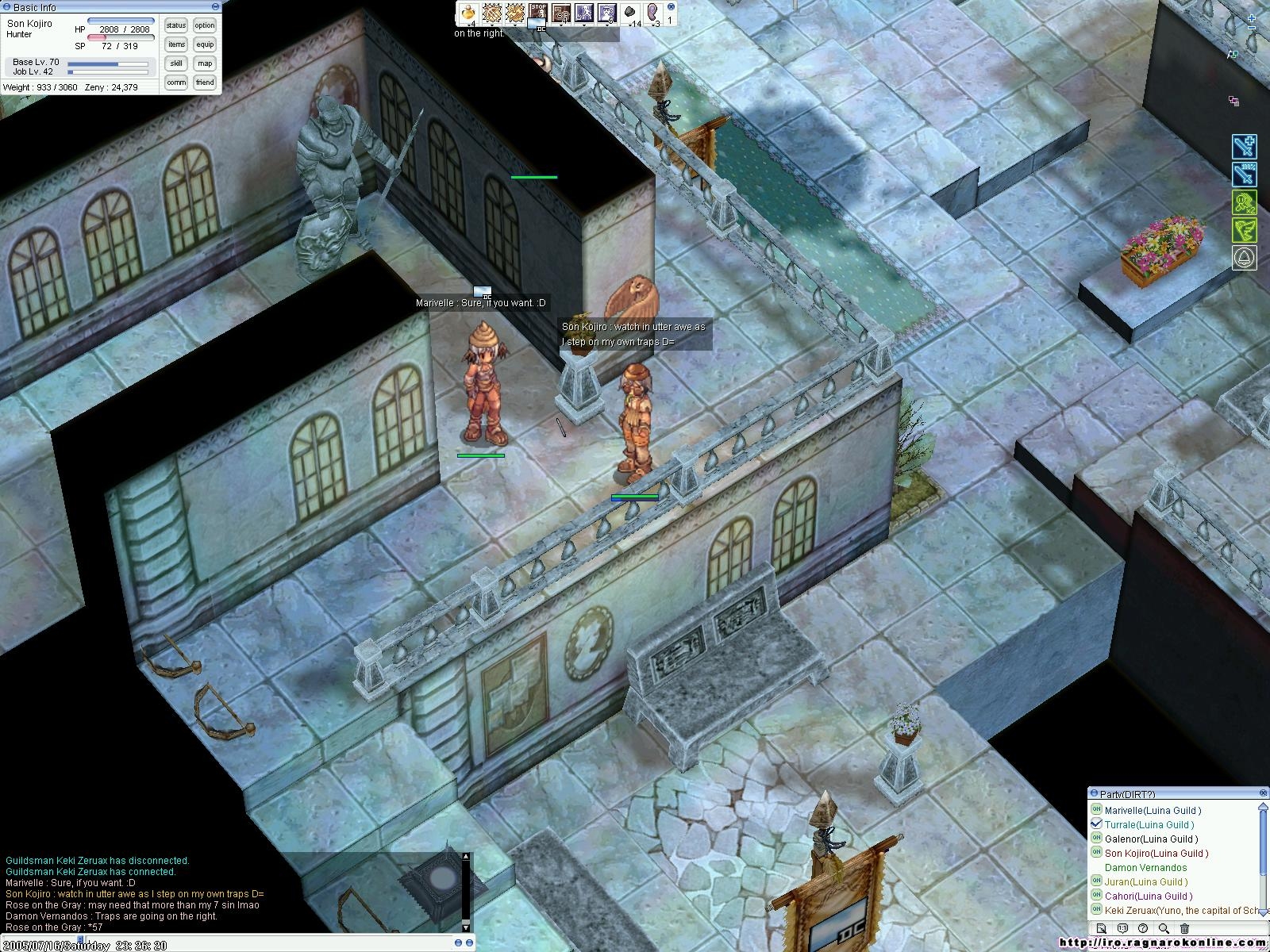
Task: Close the Party window
Action: pos(1264,793)
